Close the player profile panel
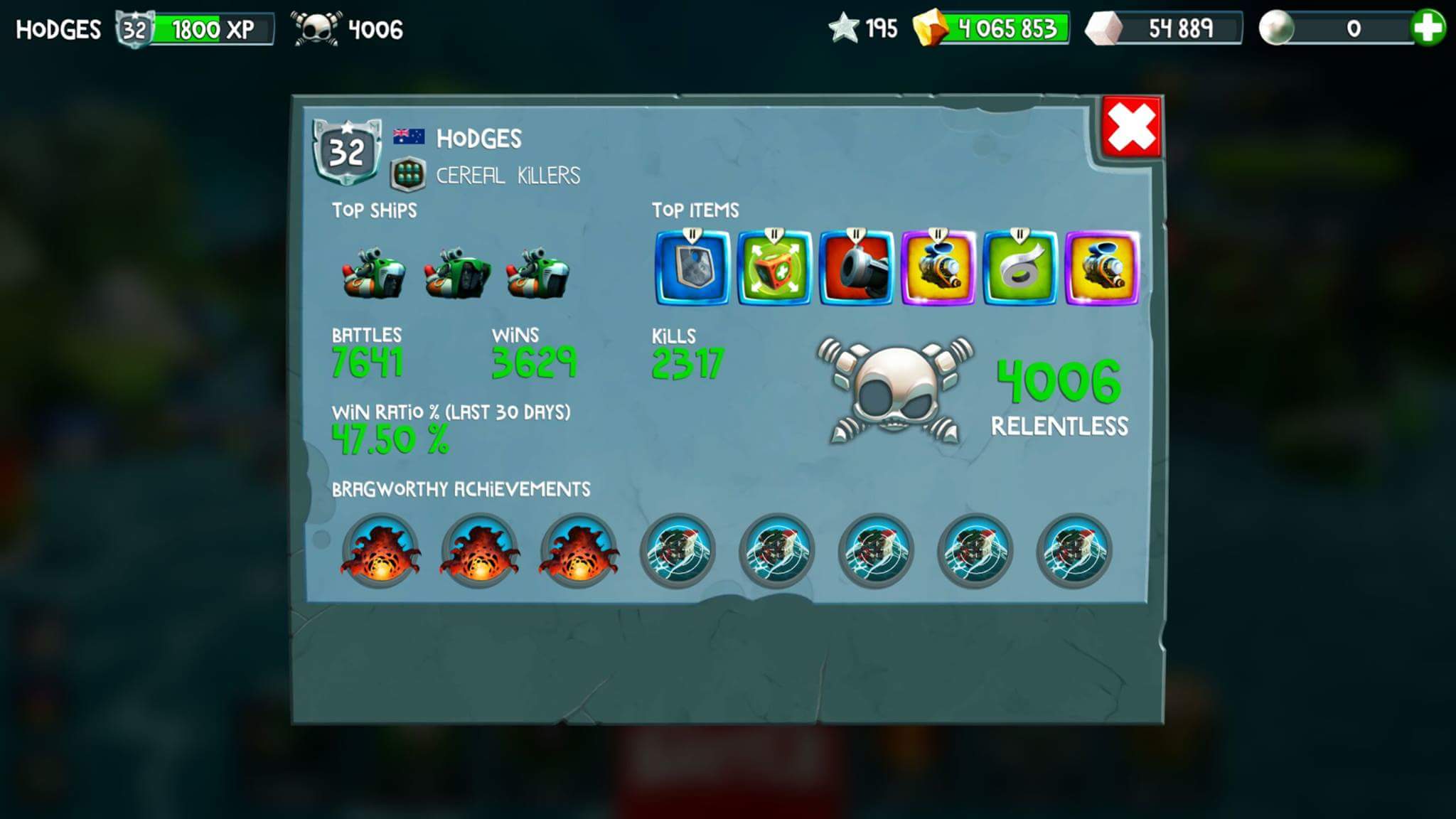This screenshot has height=819, width=1456. (x=1131, y=129)
